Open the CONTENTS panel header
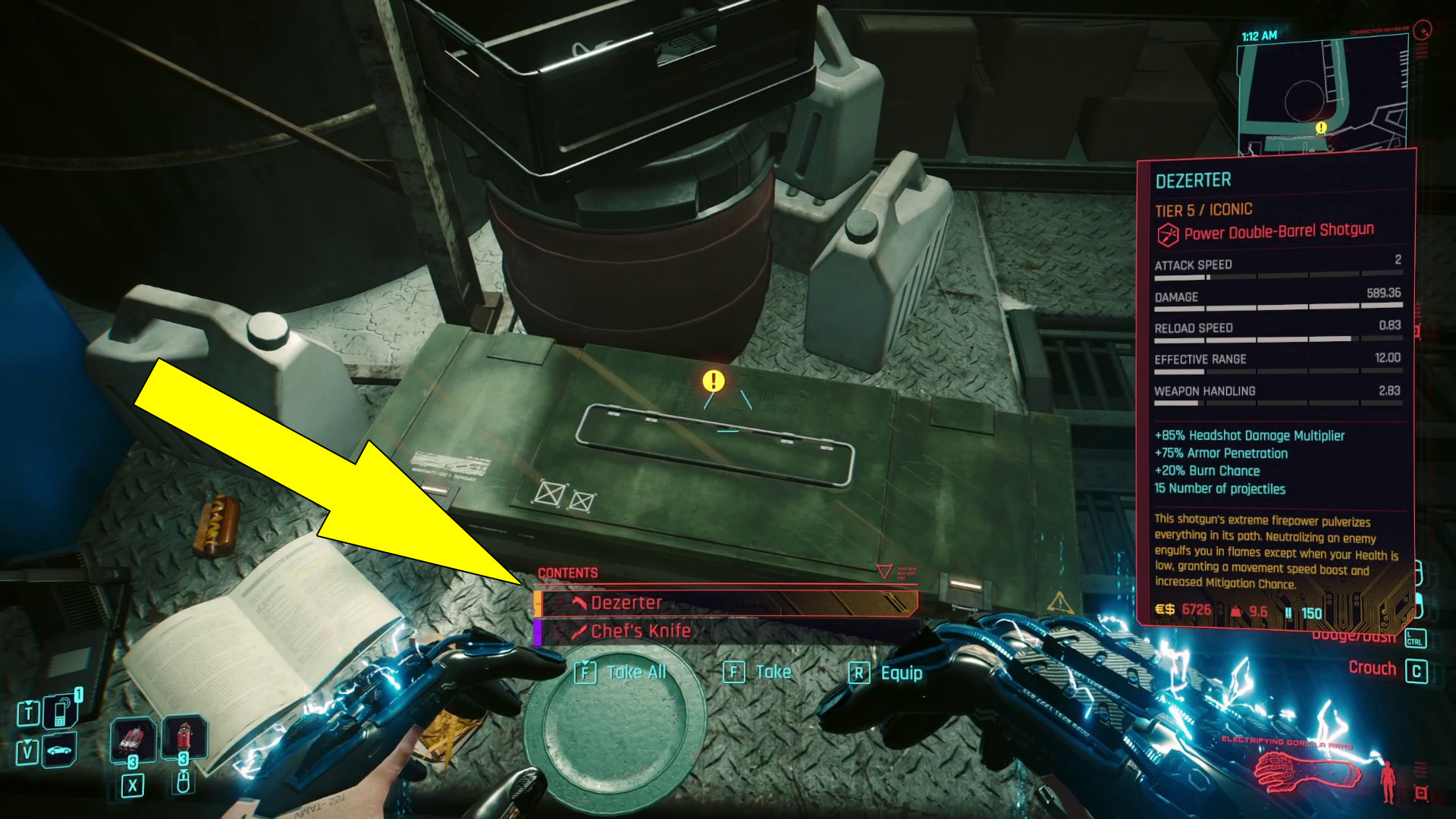This screenshot has width=1456, height=819. [x=568, y=573]
